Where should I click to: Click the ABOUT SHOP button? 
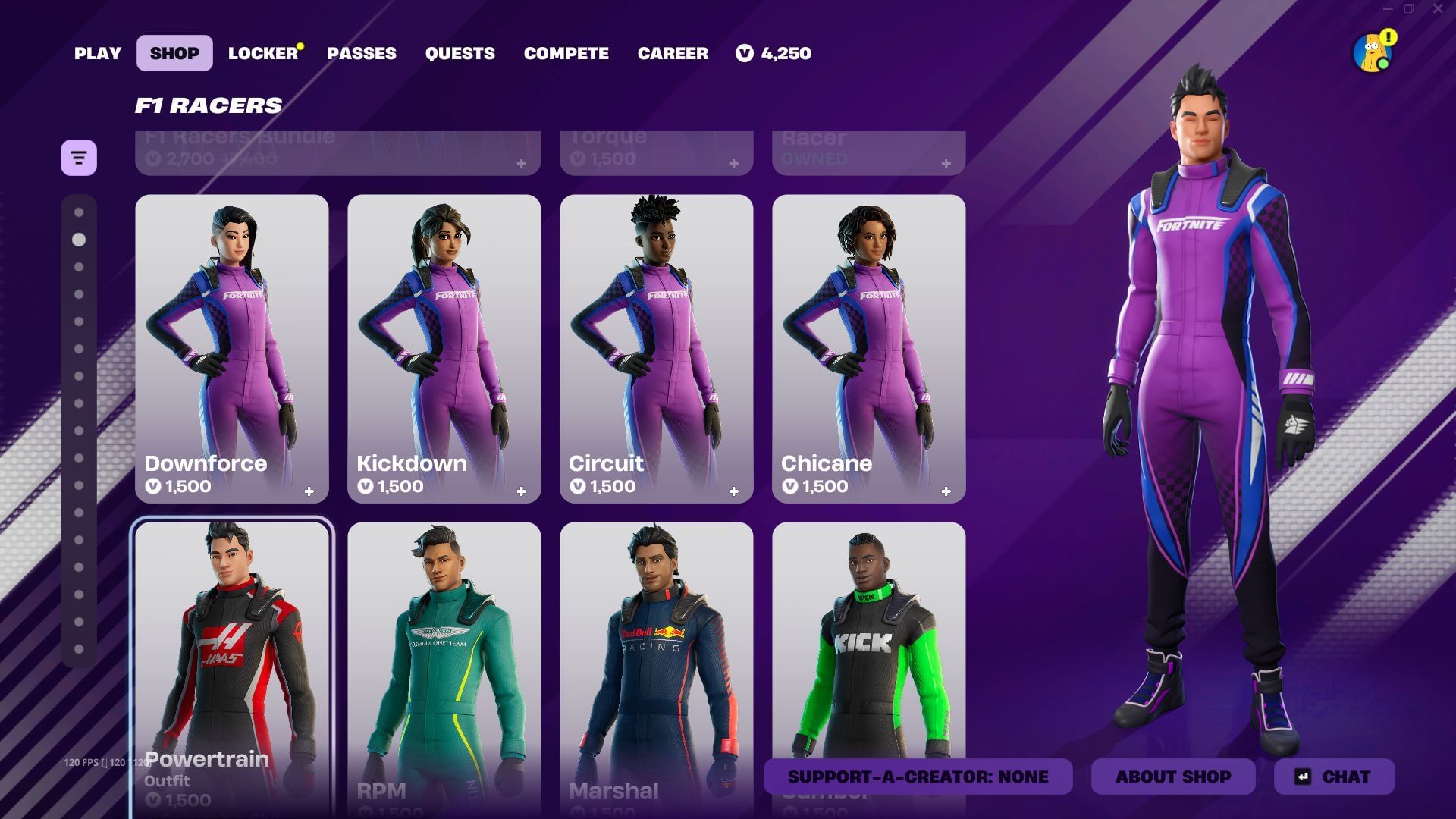[1173, 777]
